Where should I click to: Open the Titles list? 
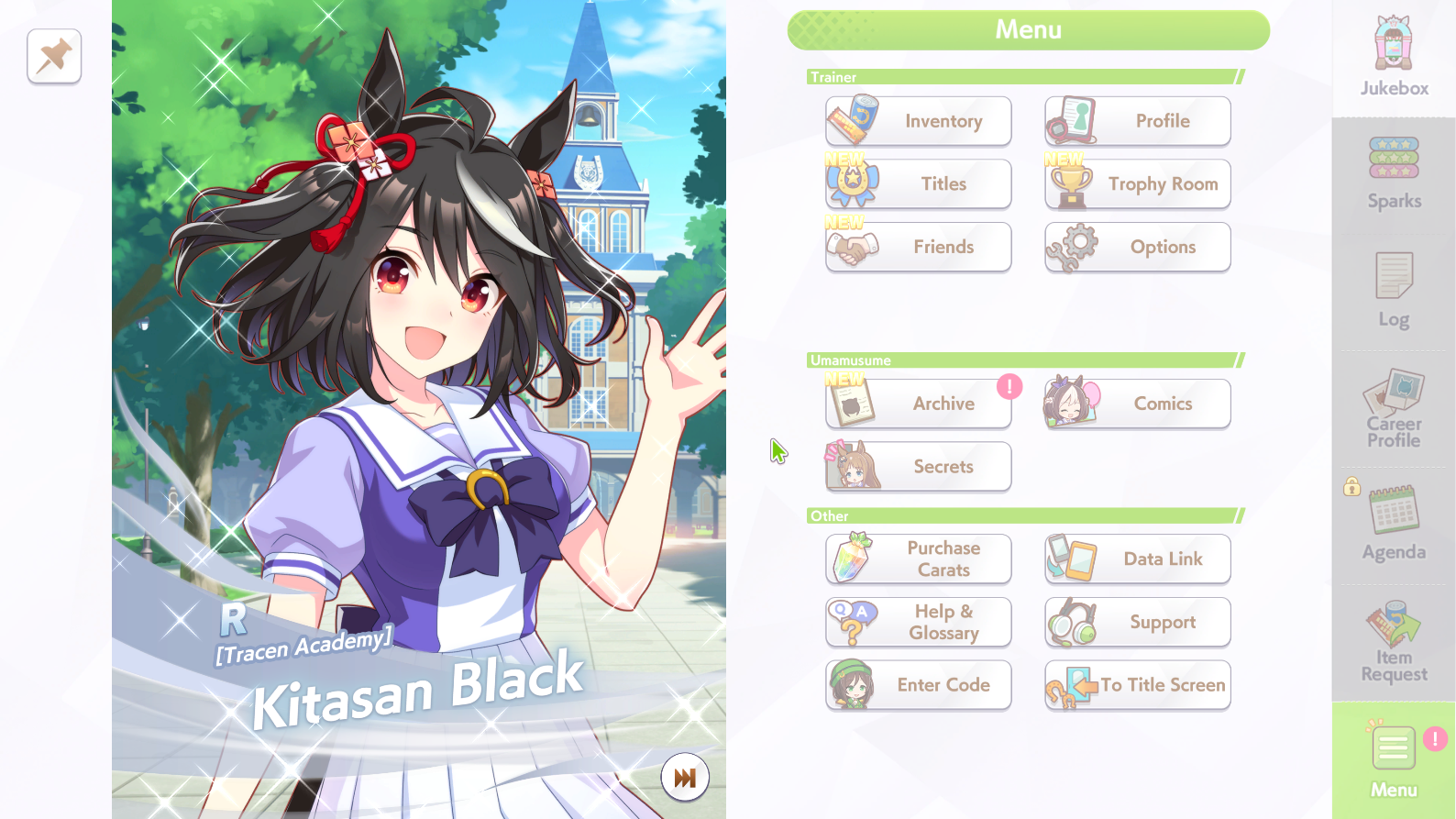click(918, 184)
